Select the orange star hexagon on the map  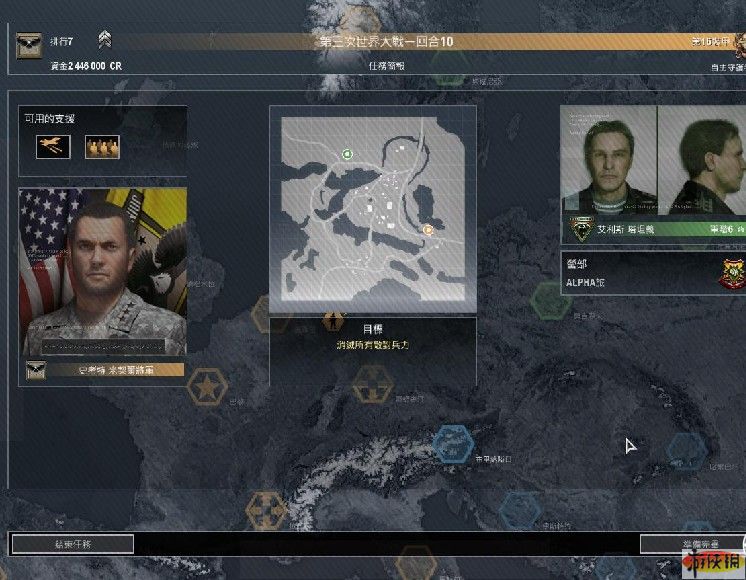pyautogui.click(x=208, y=387)
